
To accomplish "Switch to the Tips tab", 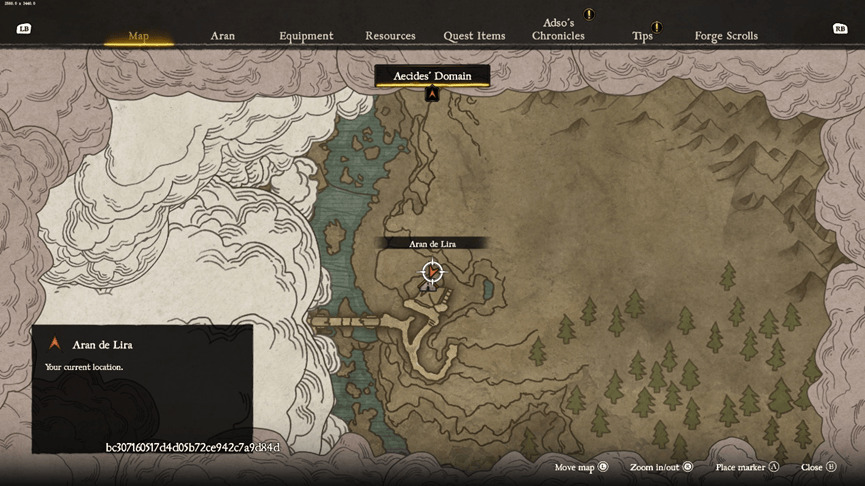I will click(x=642, y=36).
